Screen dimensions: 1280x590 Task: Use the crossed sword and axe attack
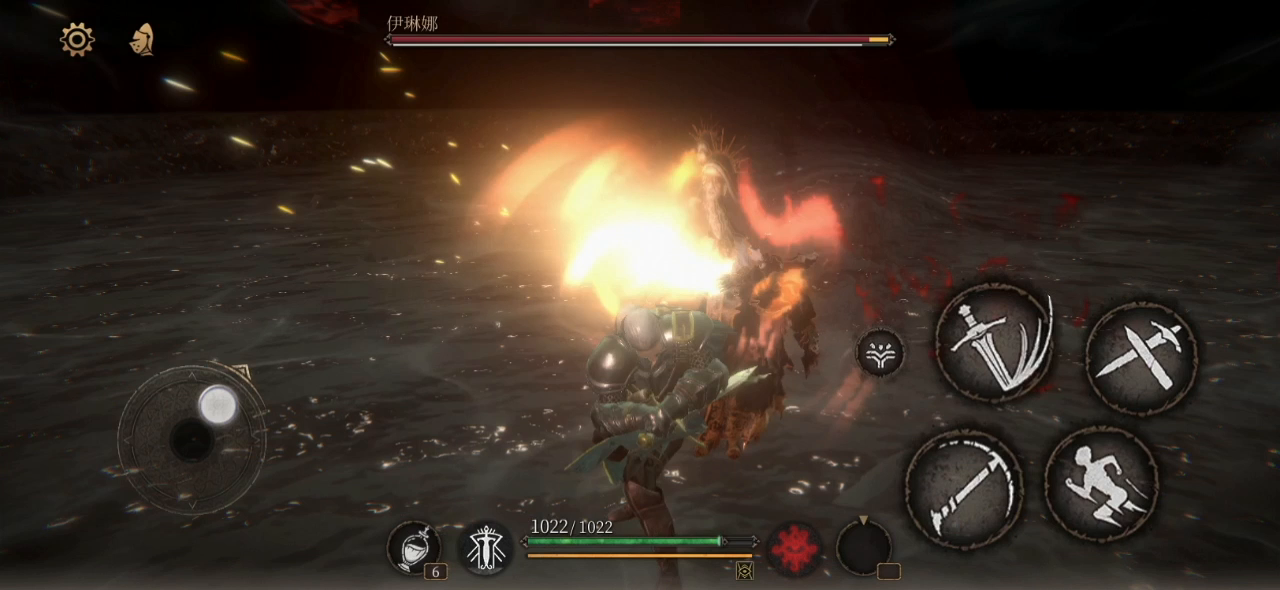pyautogui.click(x=1141, y=357)
